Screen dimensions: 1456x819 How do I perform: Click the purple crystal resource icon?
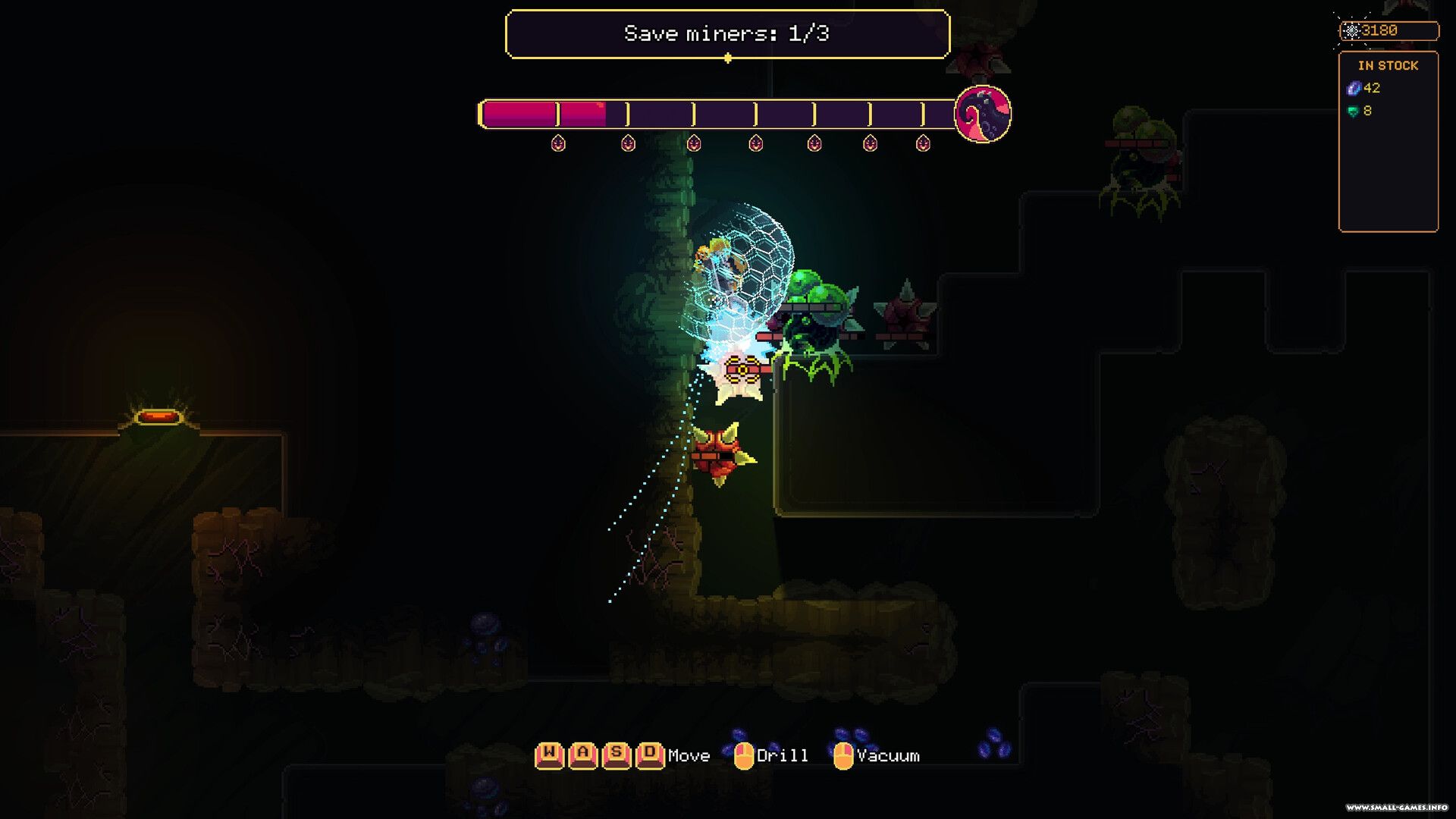click(1353, 89)
